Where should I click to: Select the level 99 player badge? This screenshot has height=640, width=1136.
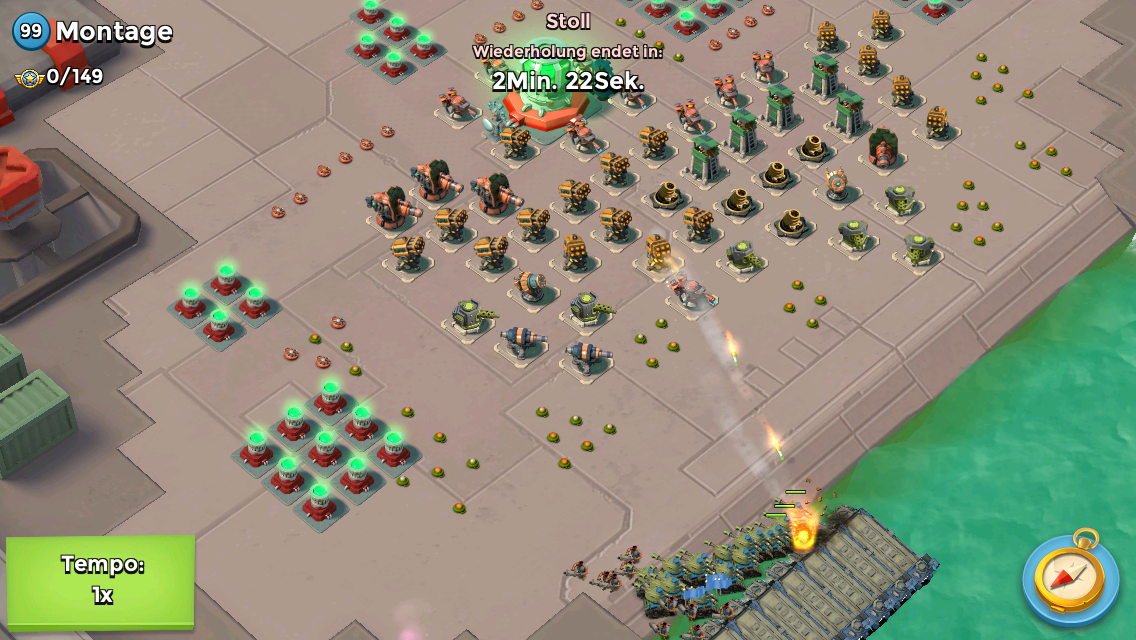point(31,31)
